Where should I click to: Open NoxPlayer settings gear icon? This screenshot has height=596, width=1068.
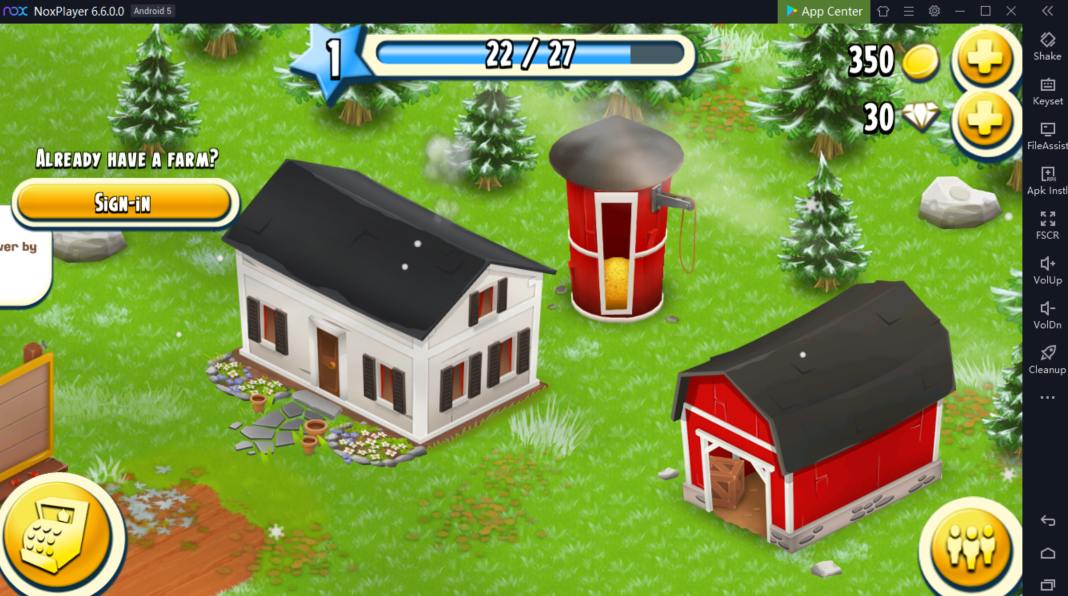[934, 11]
